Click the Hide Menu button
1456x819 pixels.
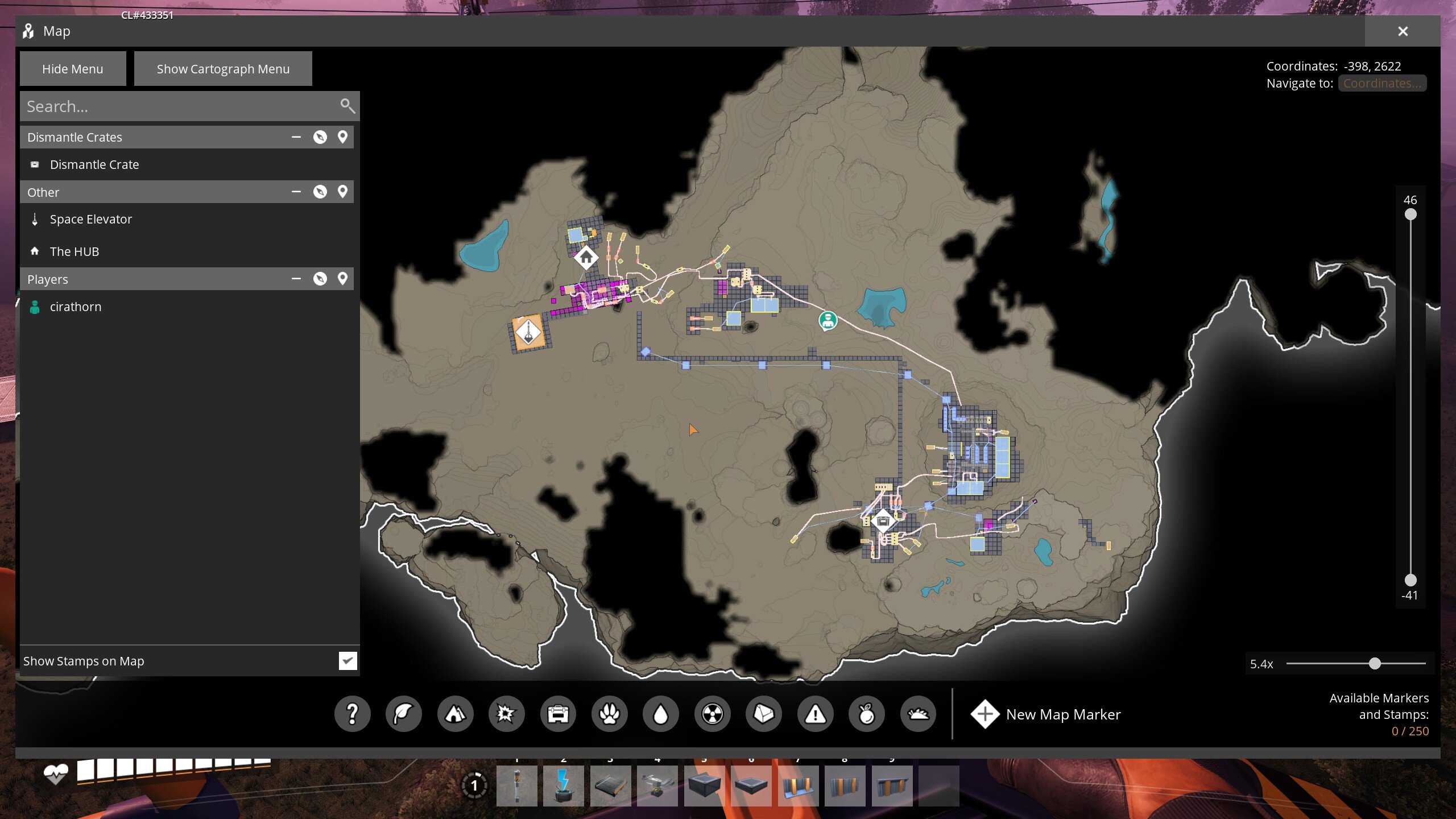click(x=73, y=69)
